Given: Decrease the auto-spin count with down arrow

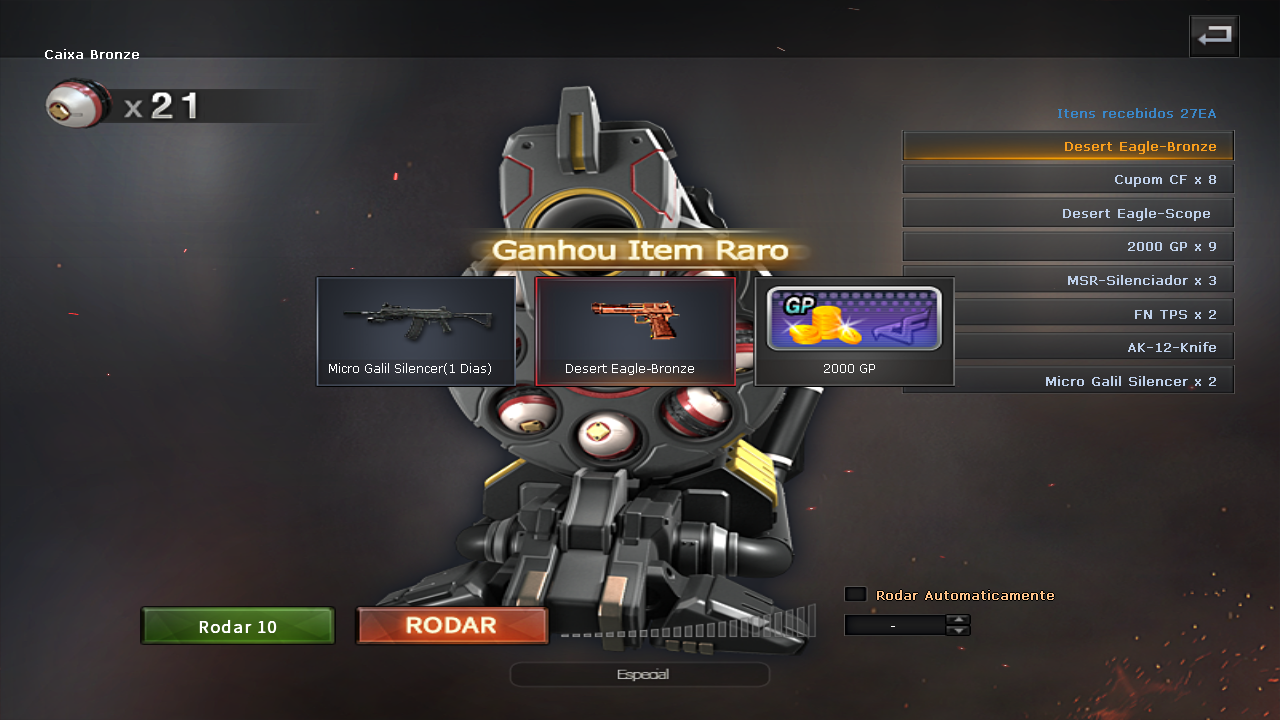Looking at the screenshot, I should (958, 630).
